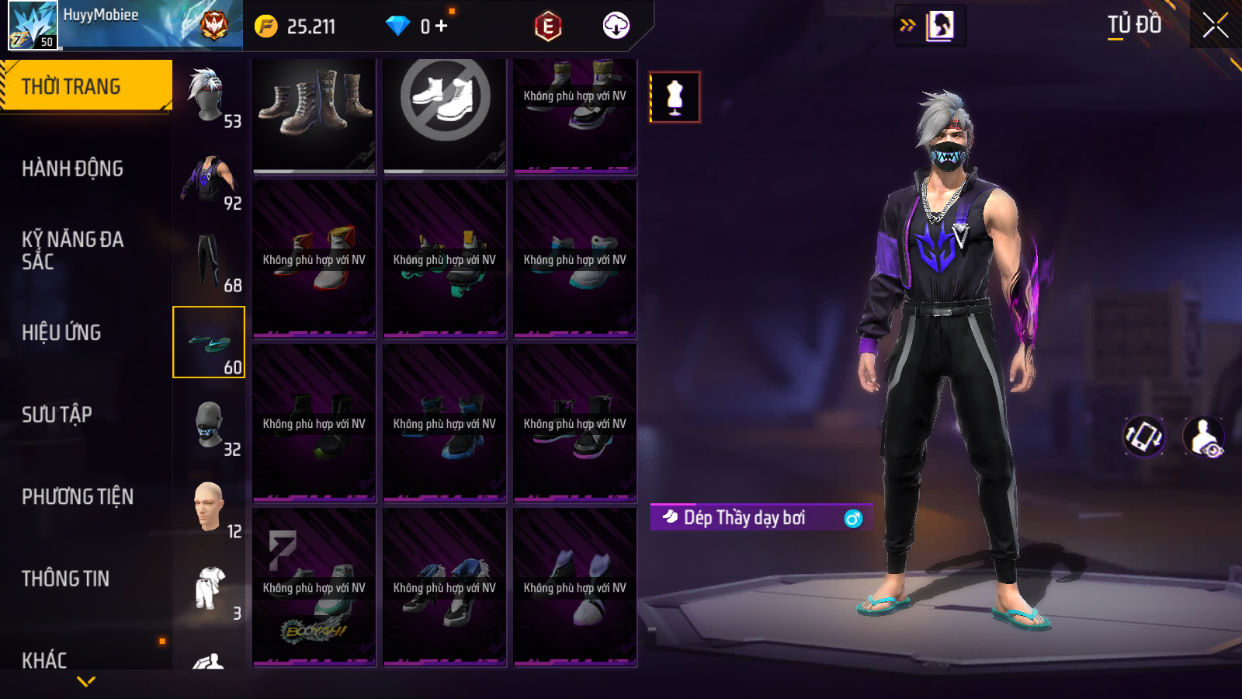Select the face mask category icon
Image resolution: width=1242 pixels, height=699 pixels.
(209, 426)
